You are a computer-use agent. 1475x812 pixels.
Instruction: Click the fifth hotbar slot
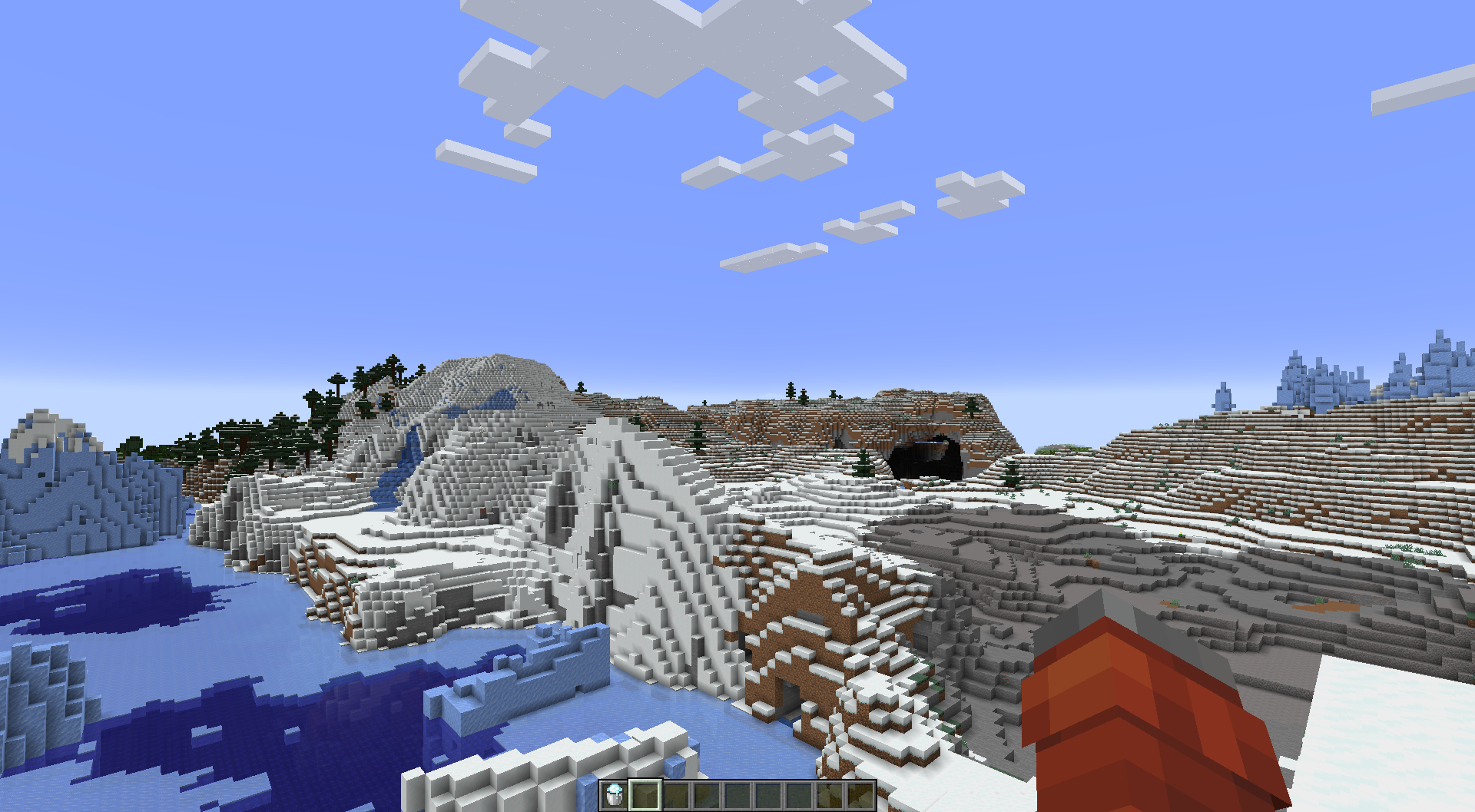pyautogui.click(x=737, y=795)
